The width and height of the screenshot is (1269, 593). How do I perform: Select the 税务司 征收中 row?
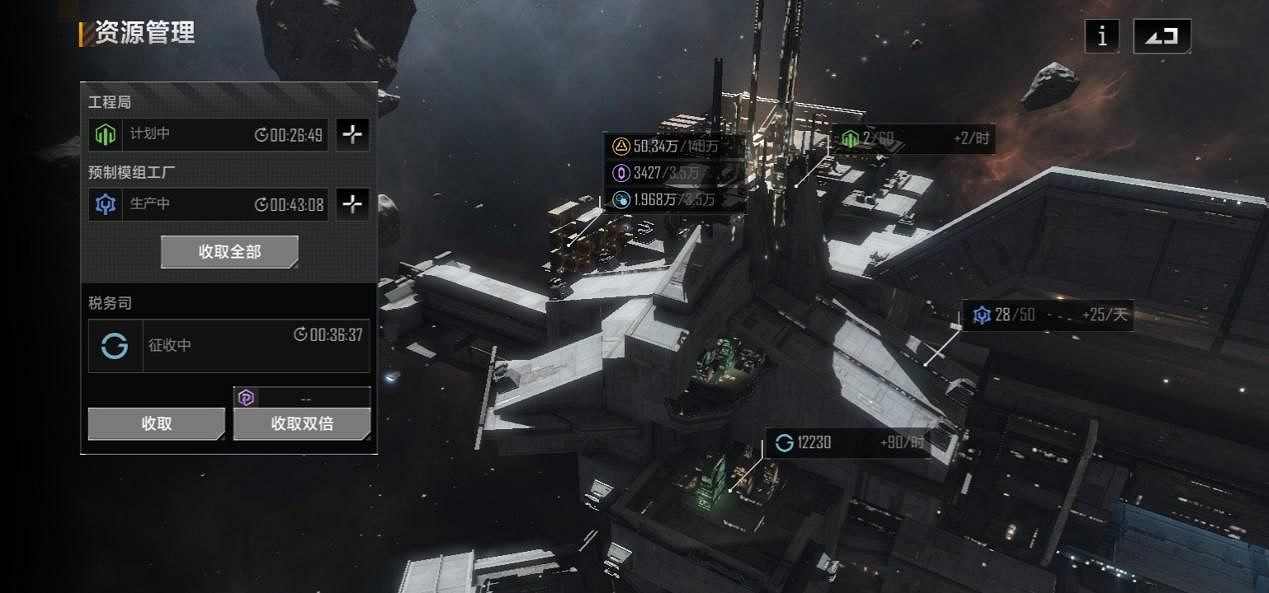[228, 346]
